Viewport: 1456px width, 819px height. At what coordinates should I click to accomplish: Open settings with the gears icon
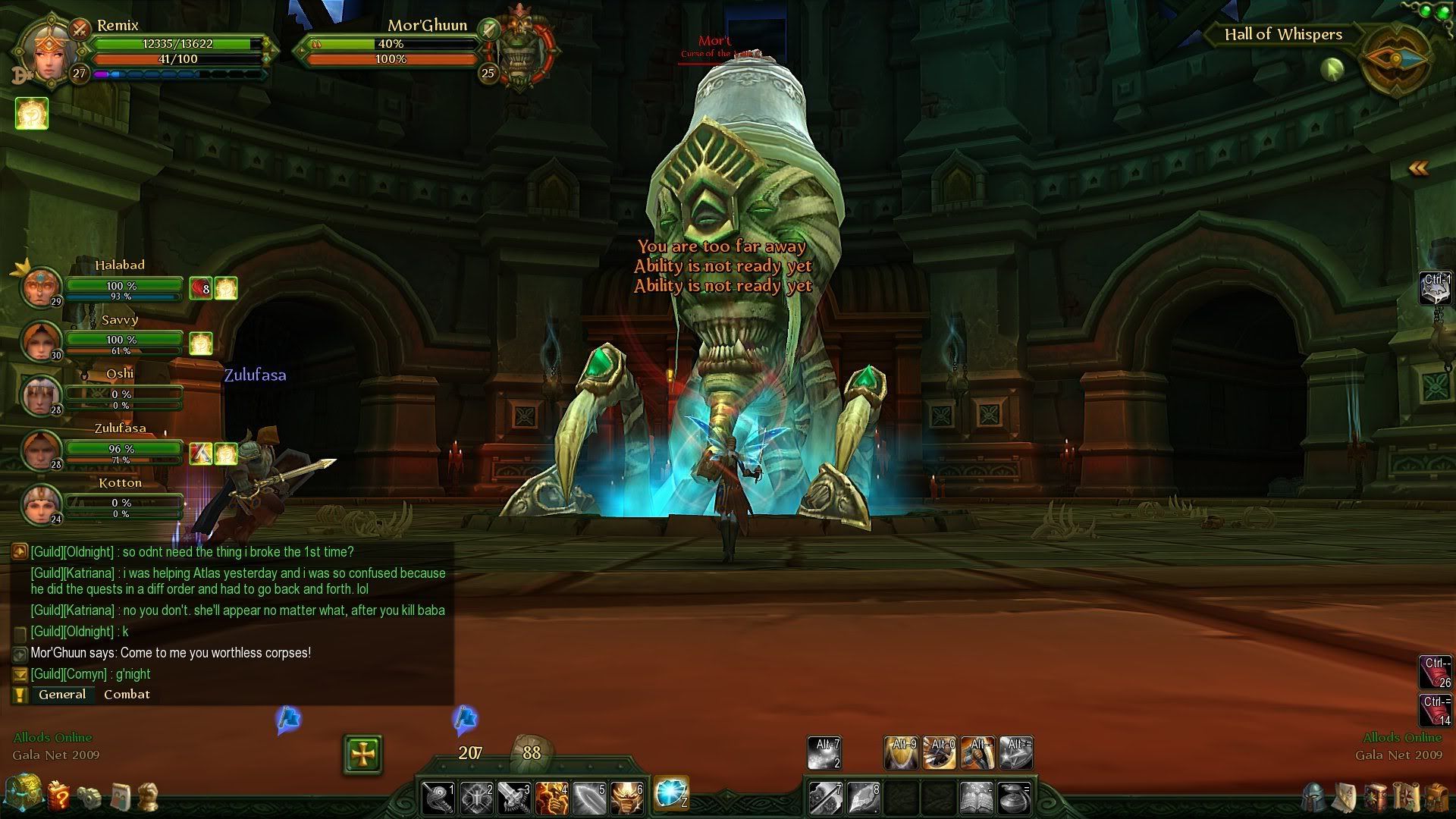tap(89, 796)
